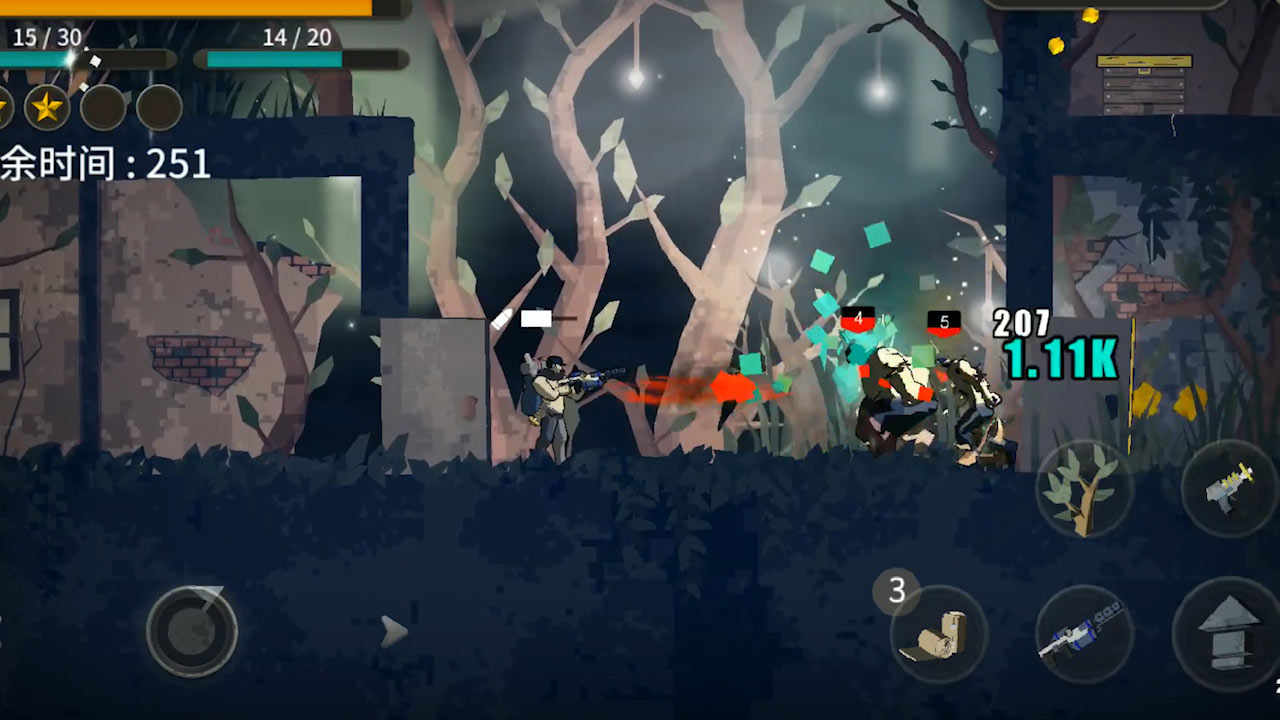
Task: Fire the blue rifle weapon button
Action: click(1083, 634)
